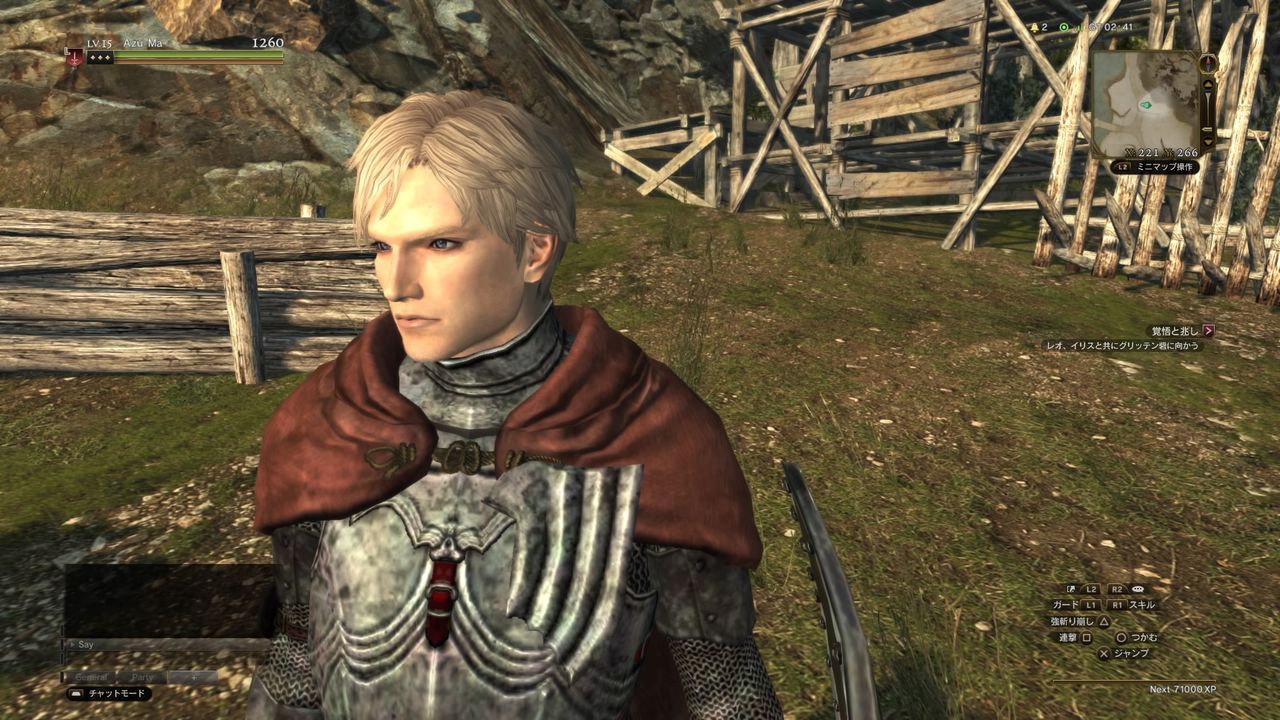
Task: Click the minimap zoom-in arrow
Action: (x=1208, y=83)
